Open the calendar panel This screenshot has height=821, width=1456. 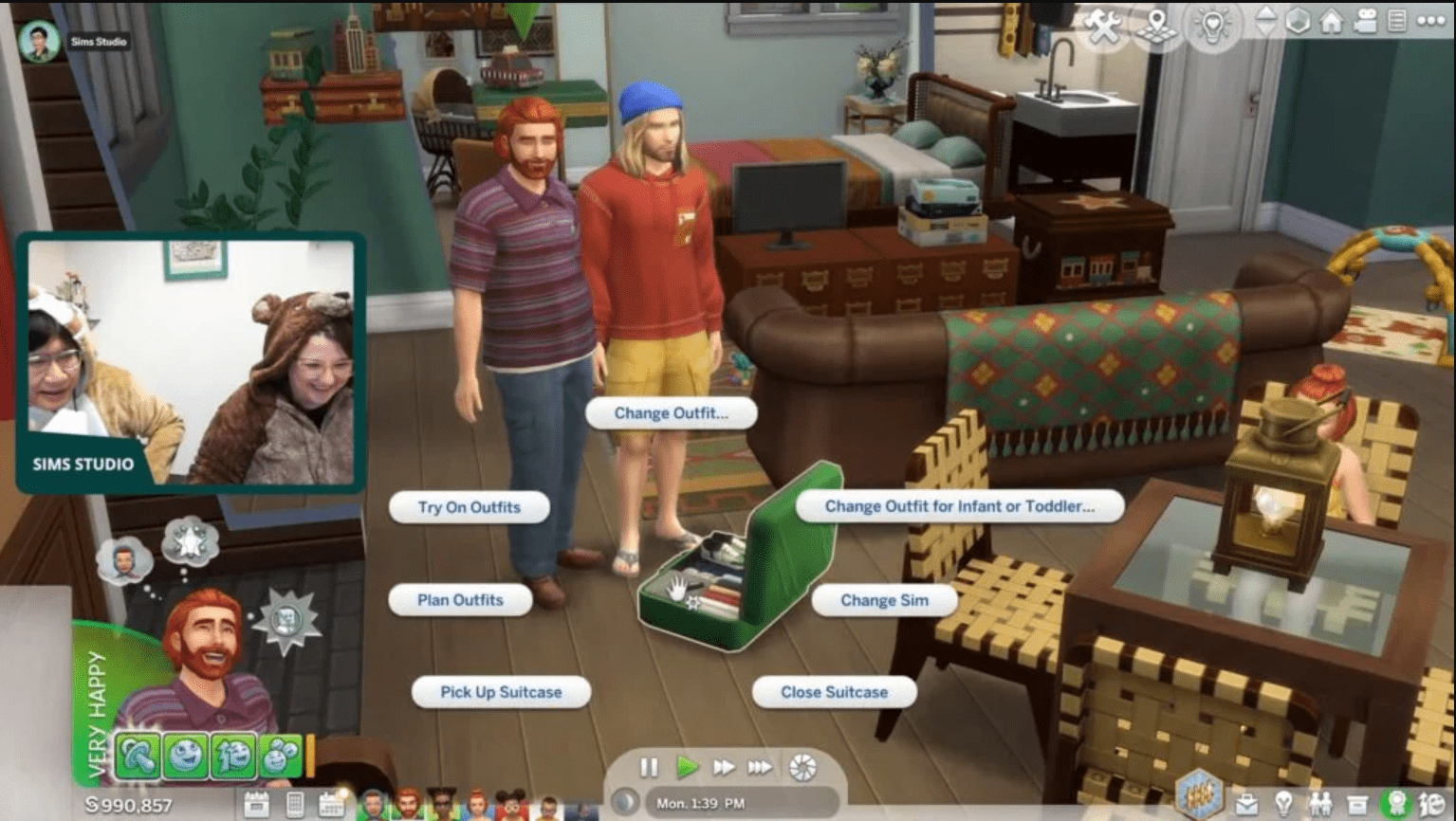(331, 804)
